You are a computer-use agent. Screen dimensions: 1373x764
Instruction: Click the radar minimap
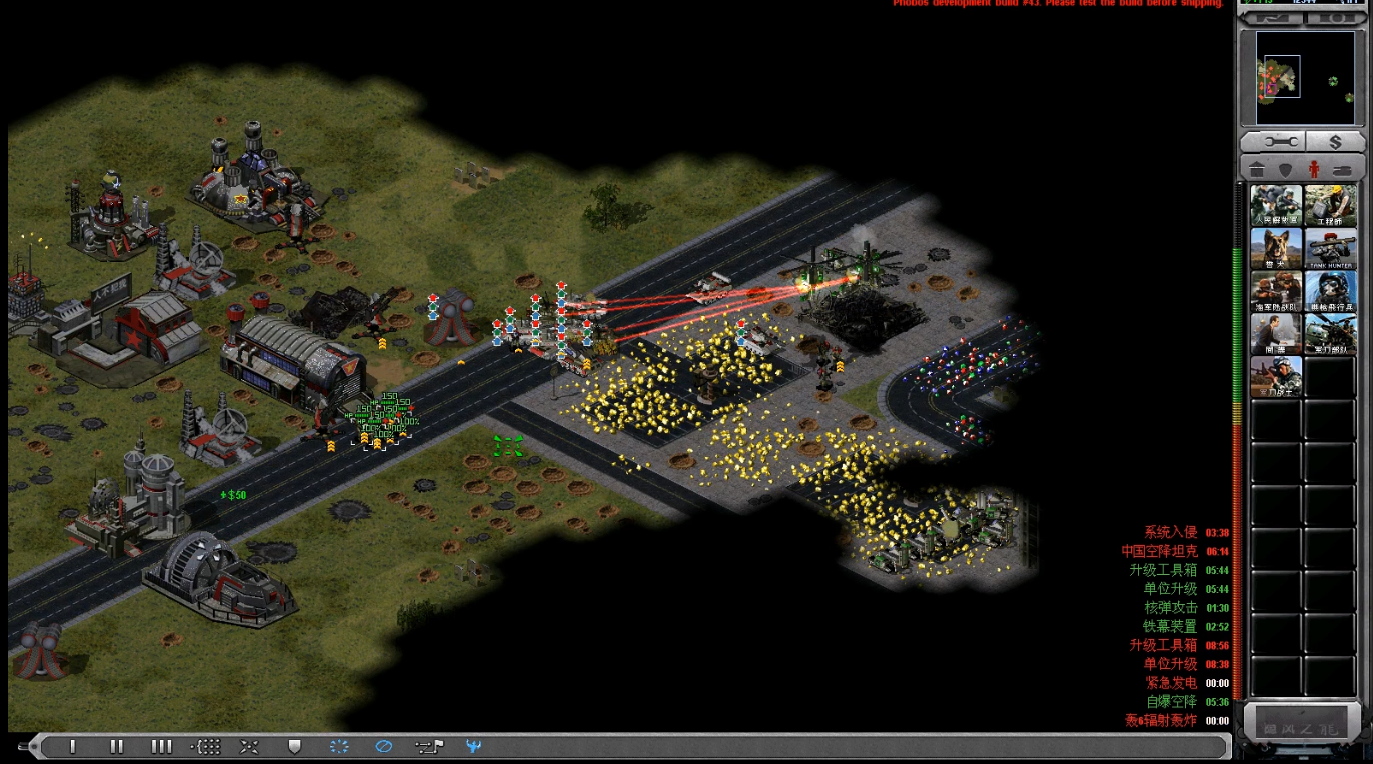coord(1298,77)
